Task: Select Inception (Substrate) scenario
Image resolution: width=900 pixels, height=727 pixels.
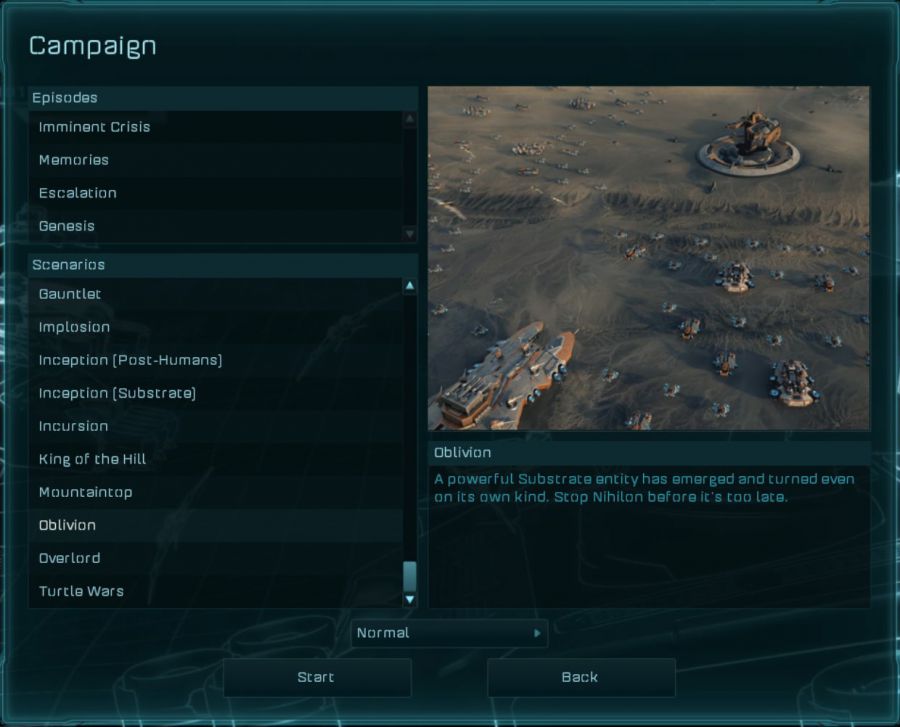Action: 117,393
